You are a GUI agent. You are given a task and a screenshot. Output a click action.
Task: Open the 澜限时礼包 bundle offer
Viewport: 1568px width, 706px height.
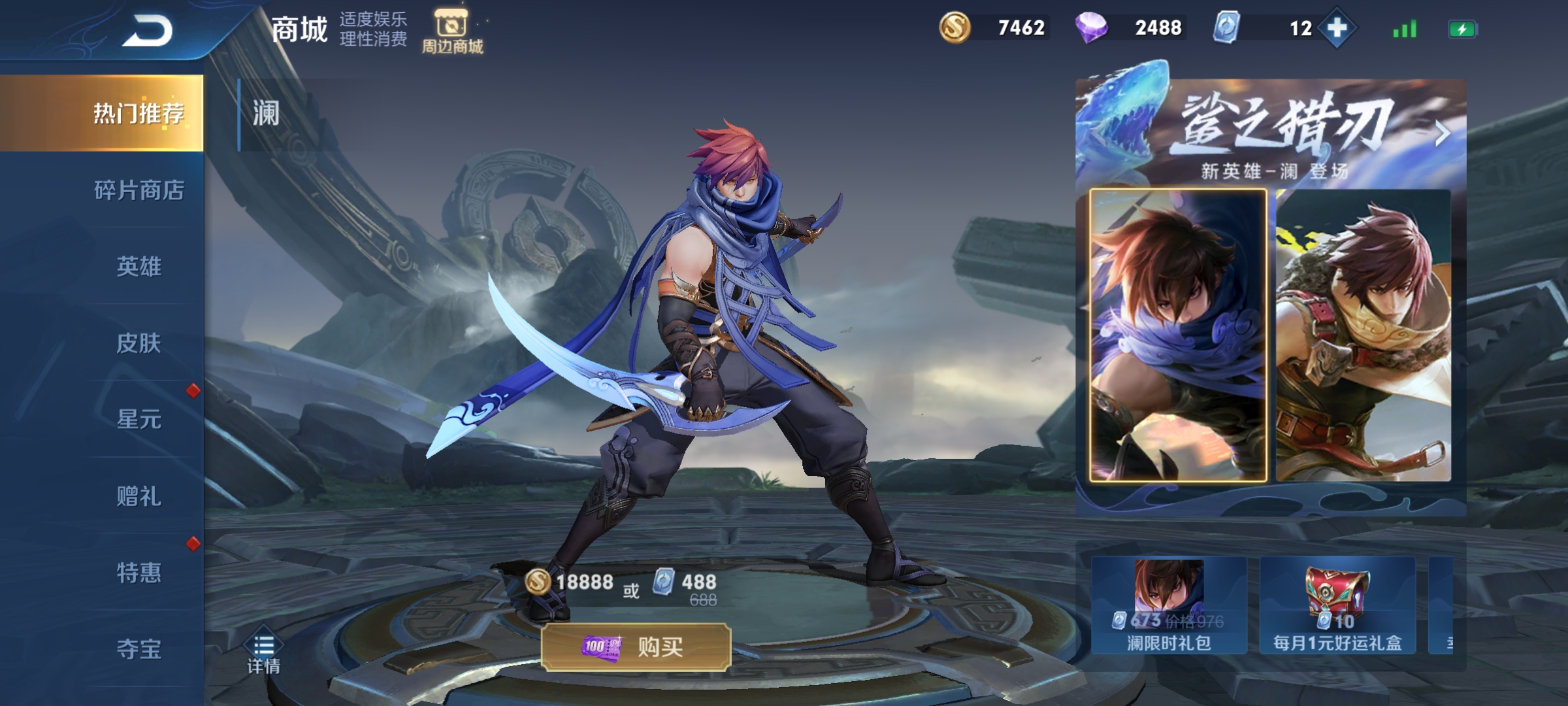click(1169, 606)
